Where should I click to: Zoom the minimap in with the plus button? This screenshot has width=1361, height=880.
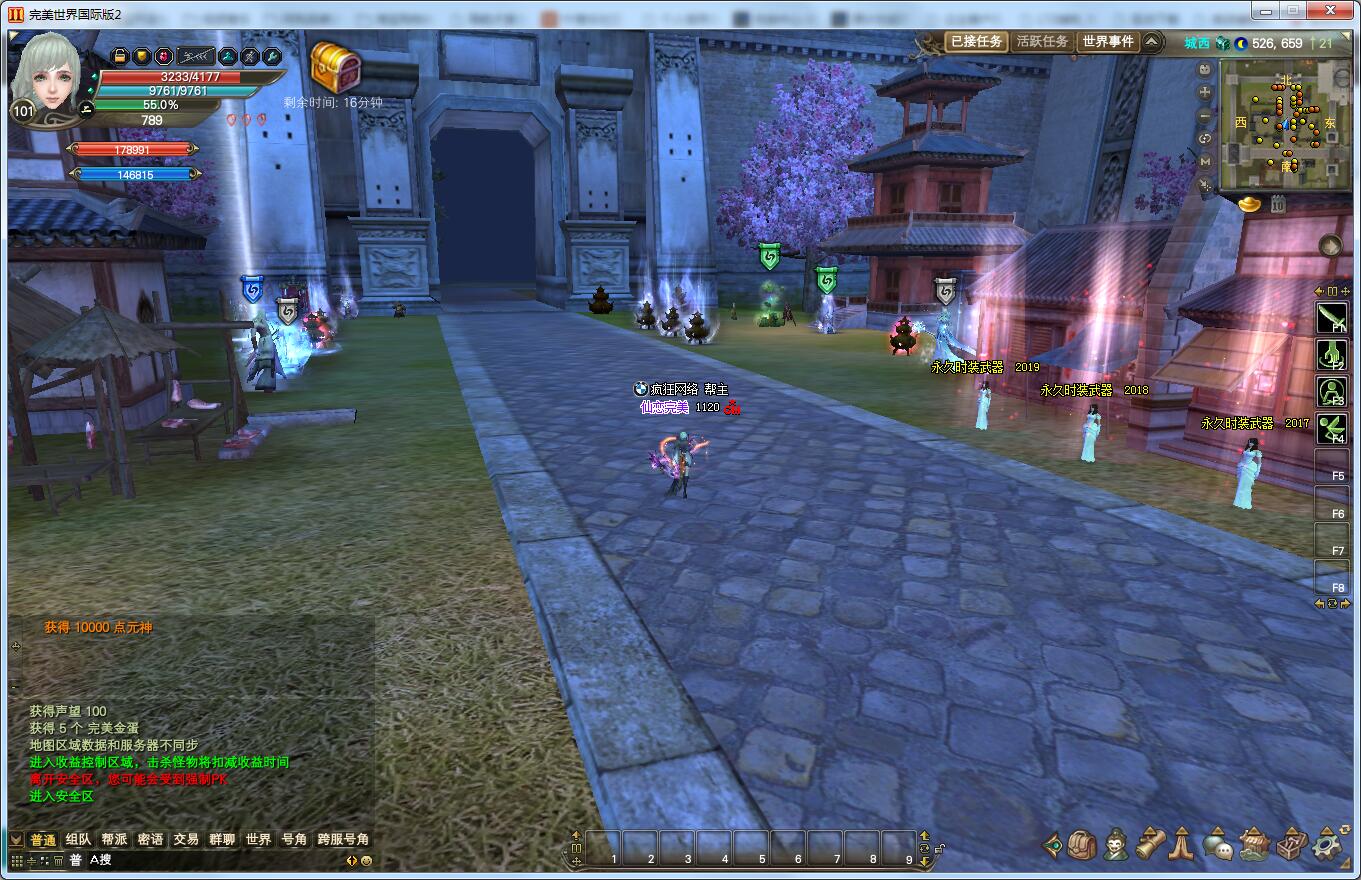pos(1205,92)
